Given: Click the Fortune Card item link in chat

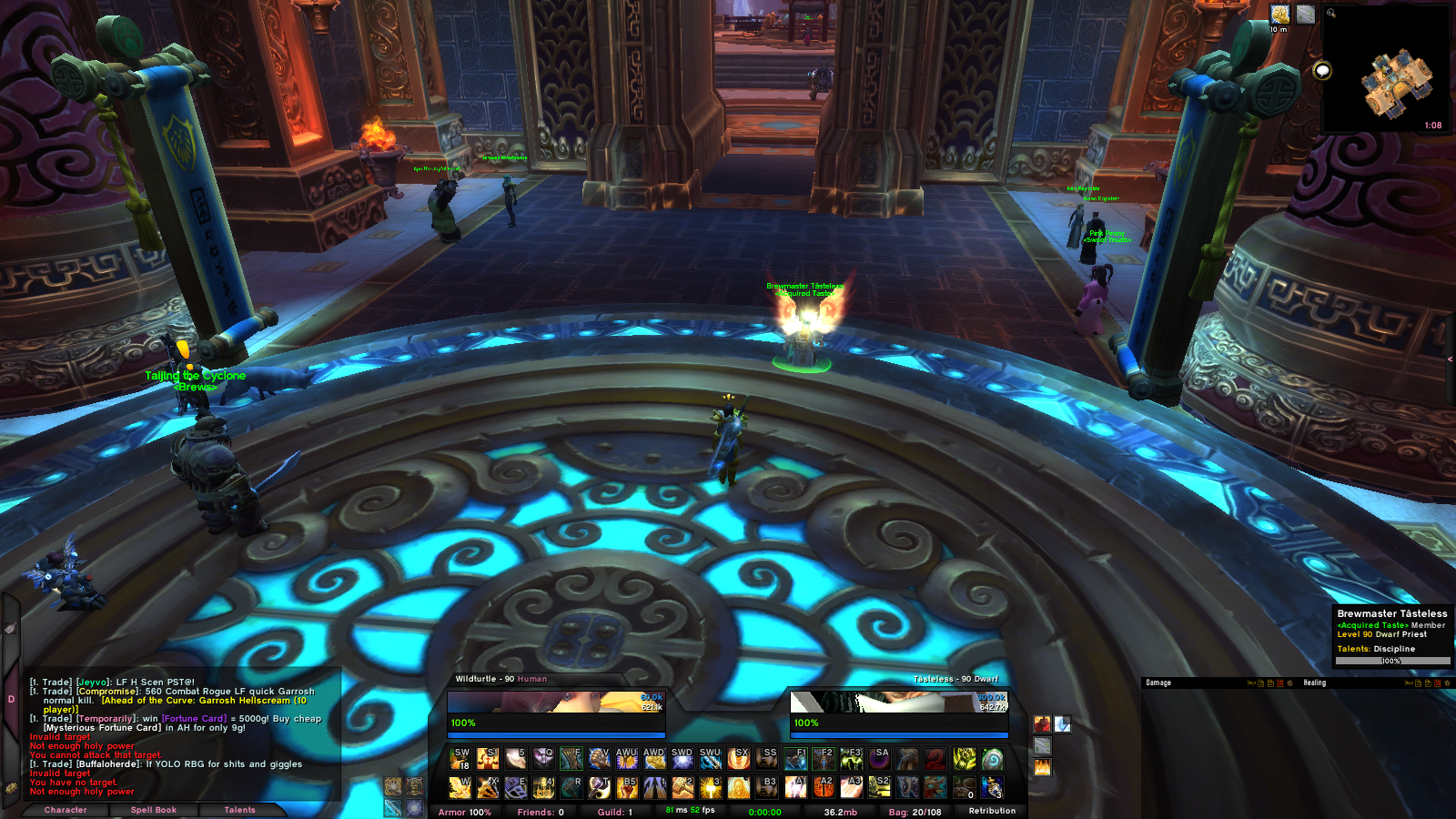Looking at the screenshot, I should click(194, 719).
